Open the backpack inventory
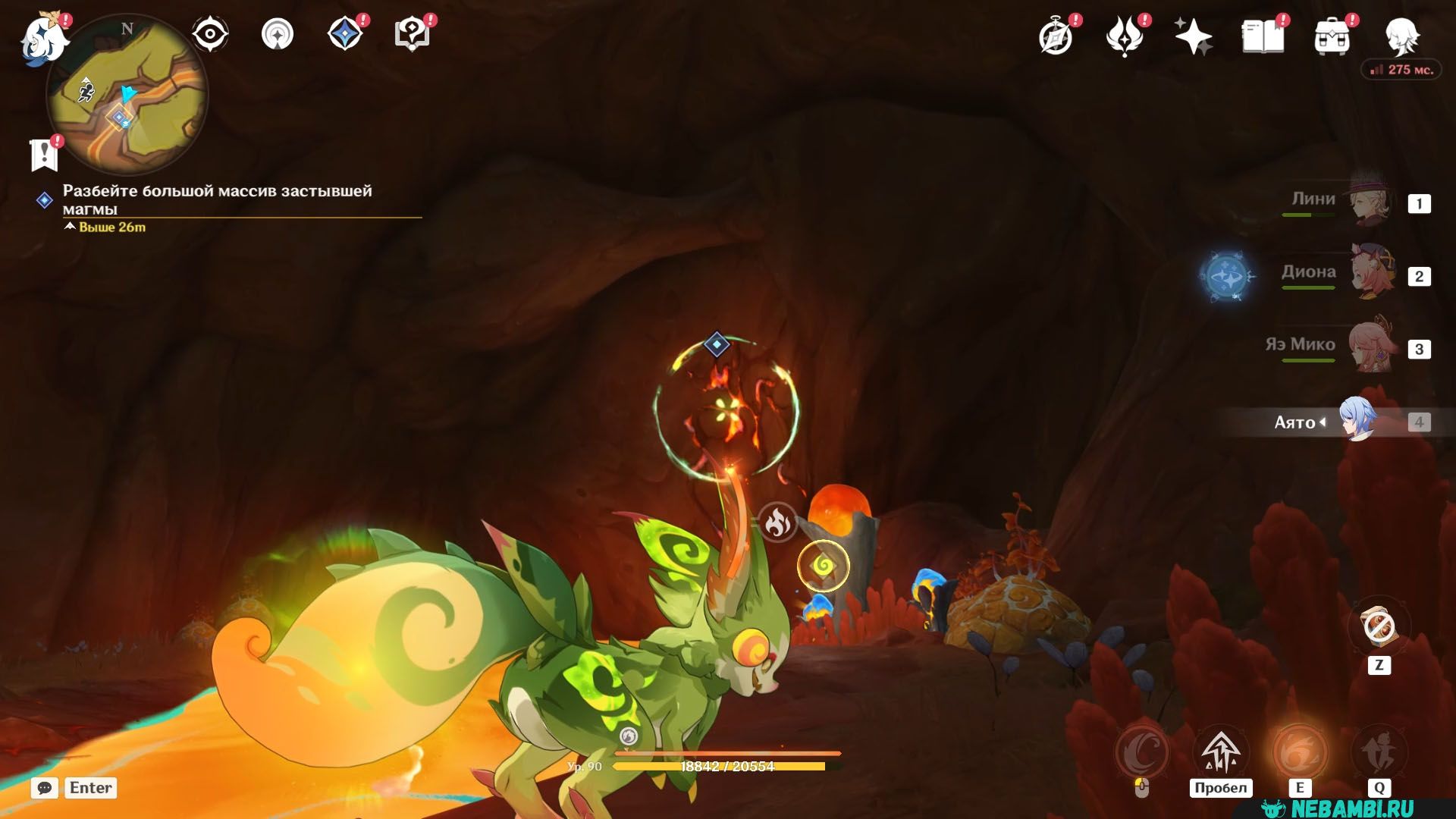The height and width of the screenshot is (819, 1456). (1332, 36)
